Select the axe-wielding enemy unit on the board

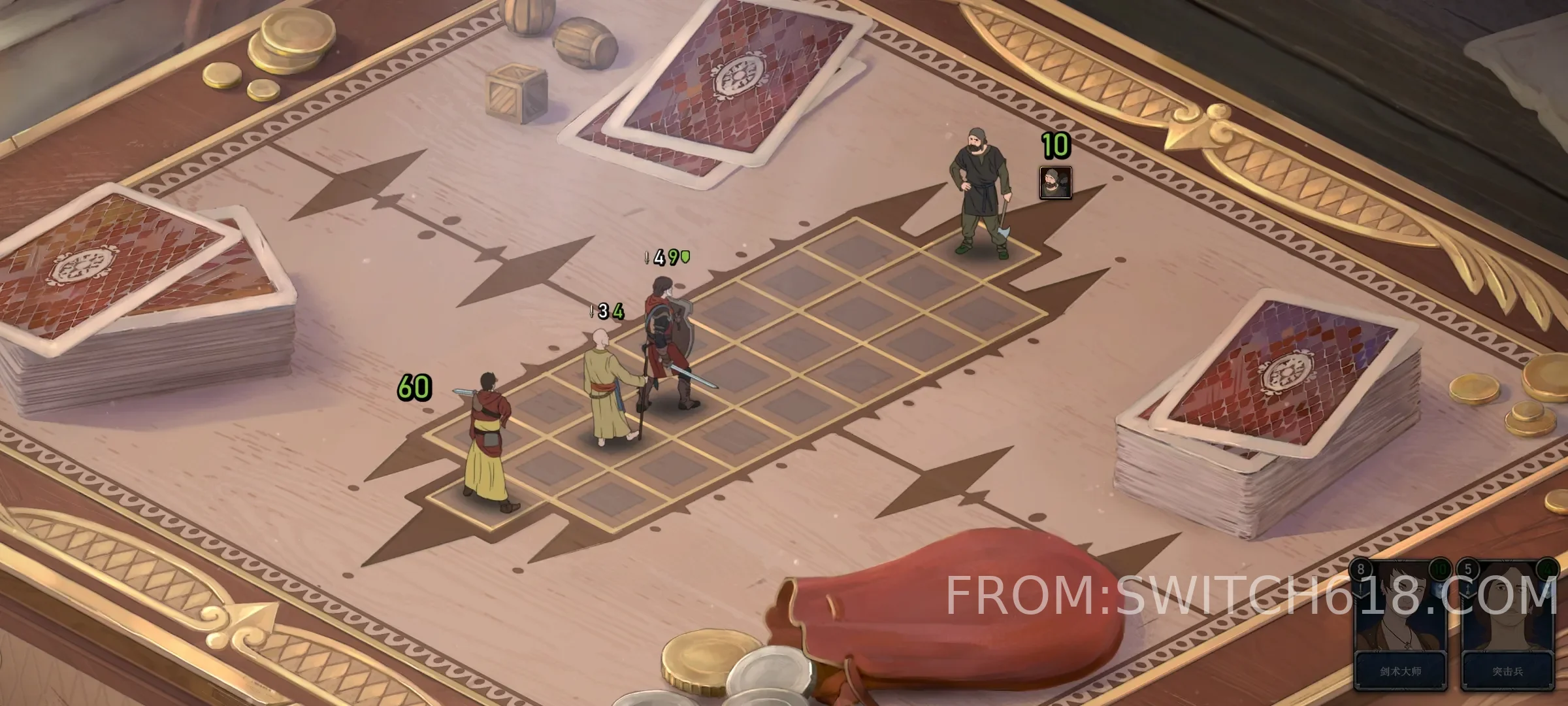979,193
